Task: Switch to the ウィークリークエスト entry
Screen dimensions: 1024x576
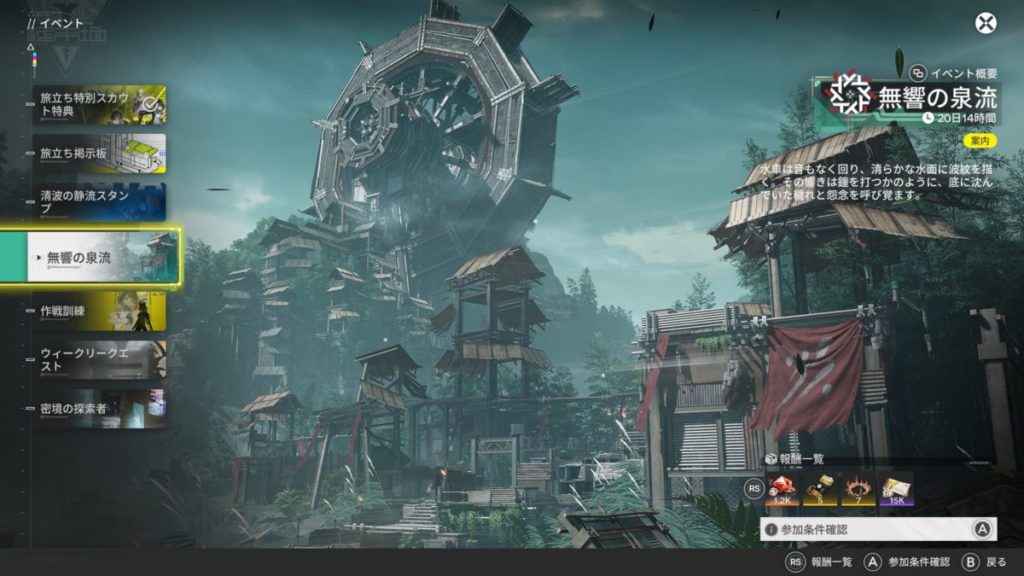Action: [x=99, y=359]
